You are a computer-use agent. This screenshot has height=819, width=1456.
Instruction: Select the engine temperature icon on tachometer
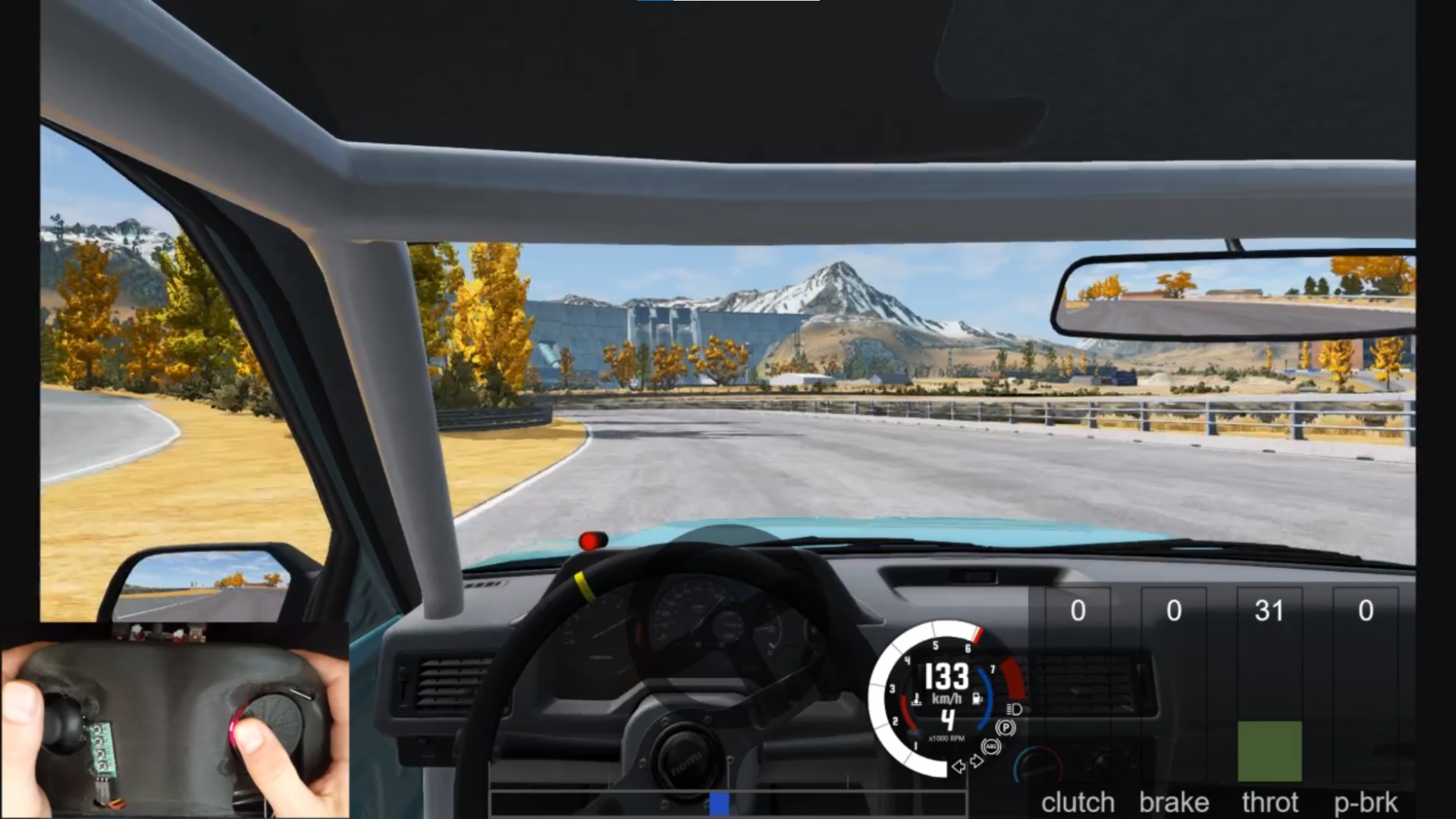pyautogui.click(x=918, y=698)
